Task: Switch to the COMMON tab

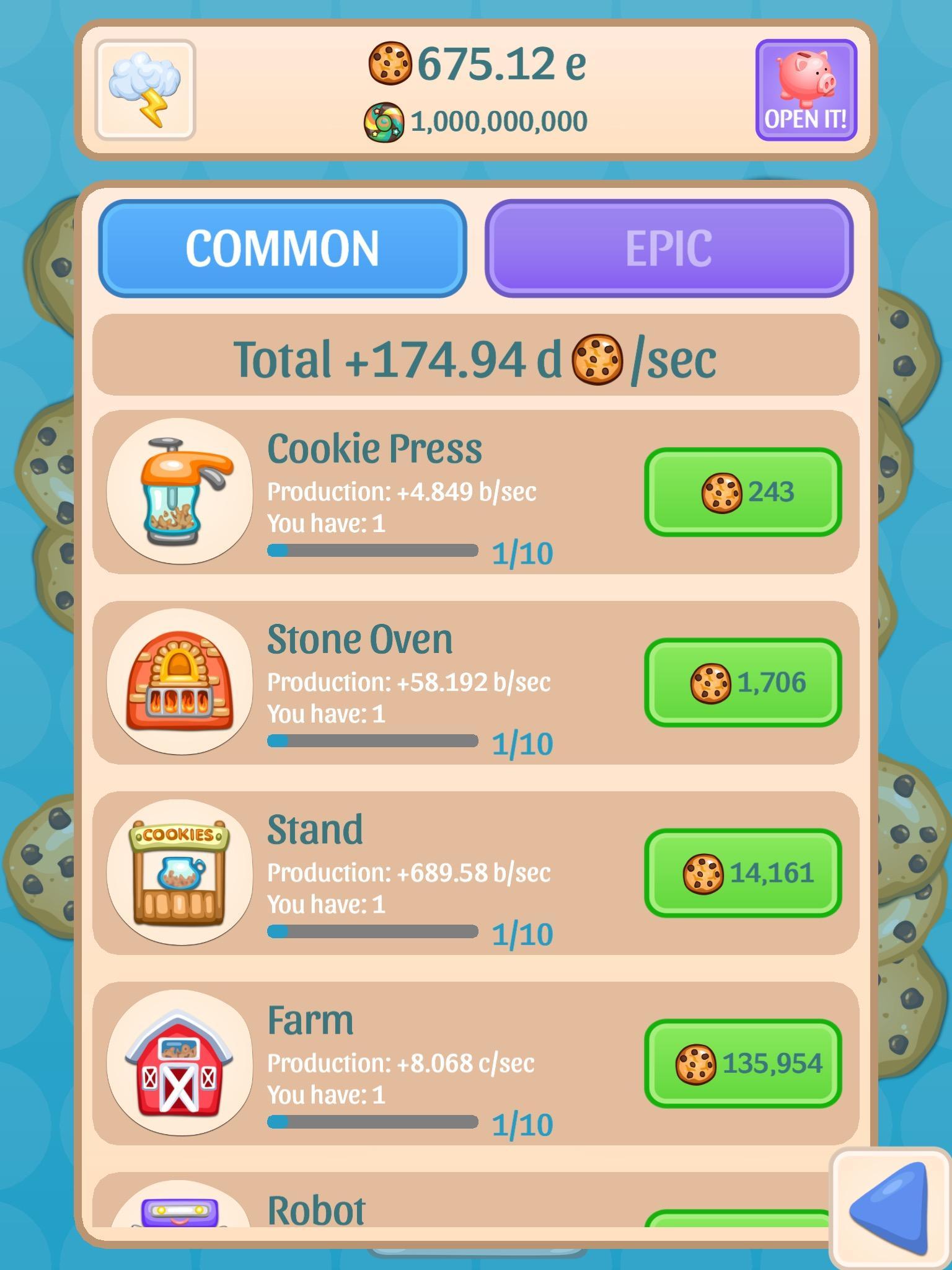Action: (284, 247)
